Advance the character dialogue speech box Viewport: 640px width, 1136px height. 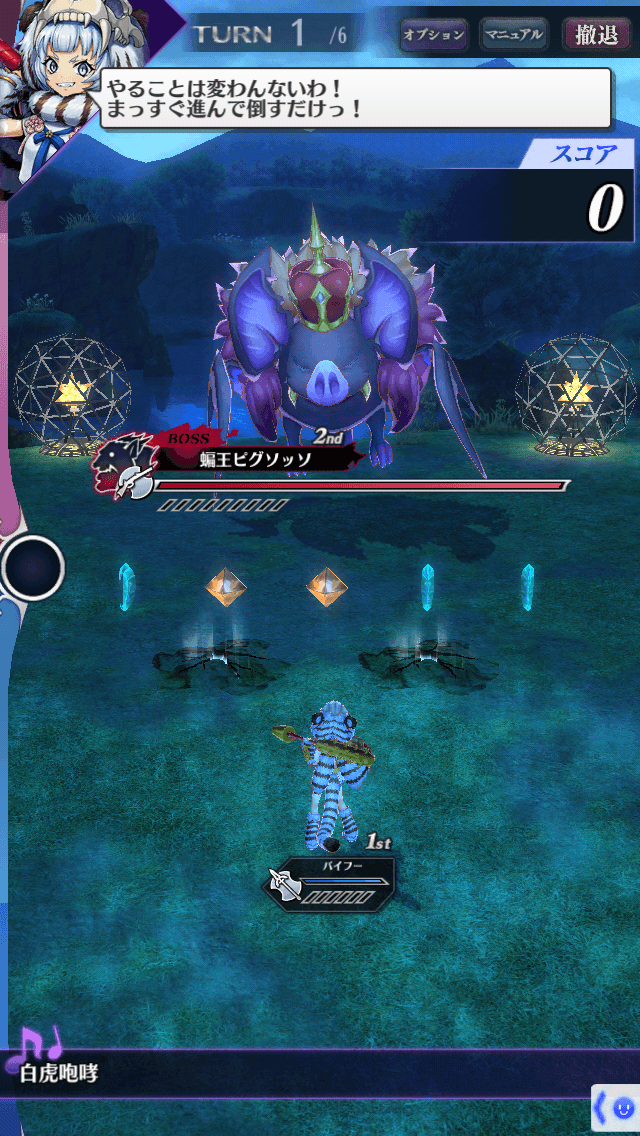355,98
